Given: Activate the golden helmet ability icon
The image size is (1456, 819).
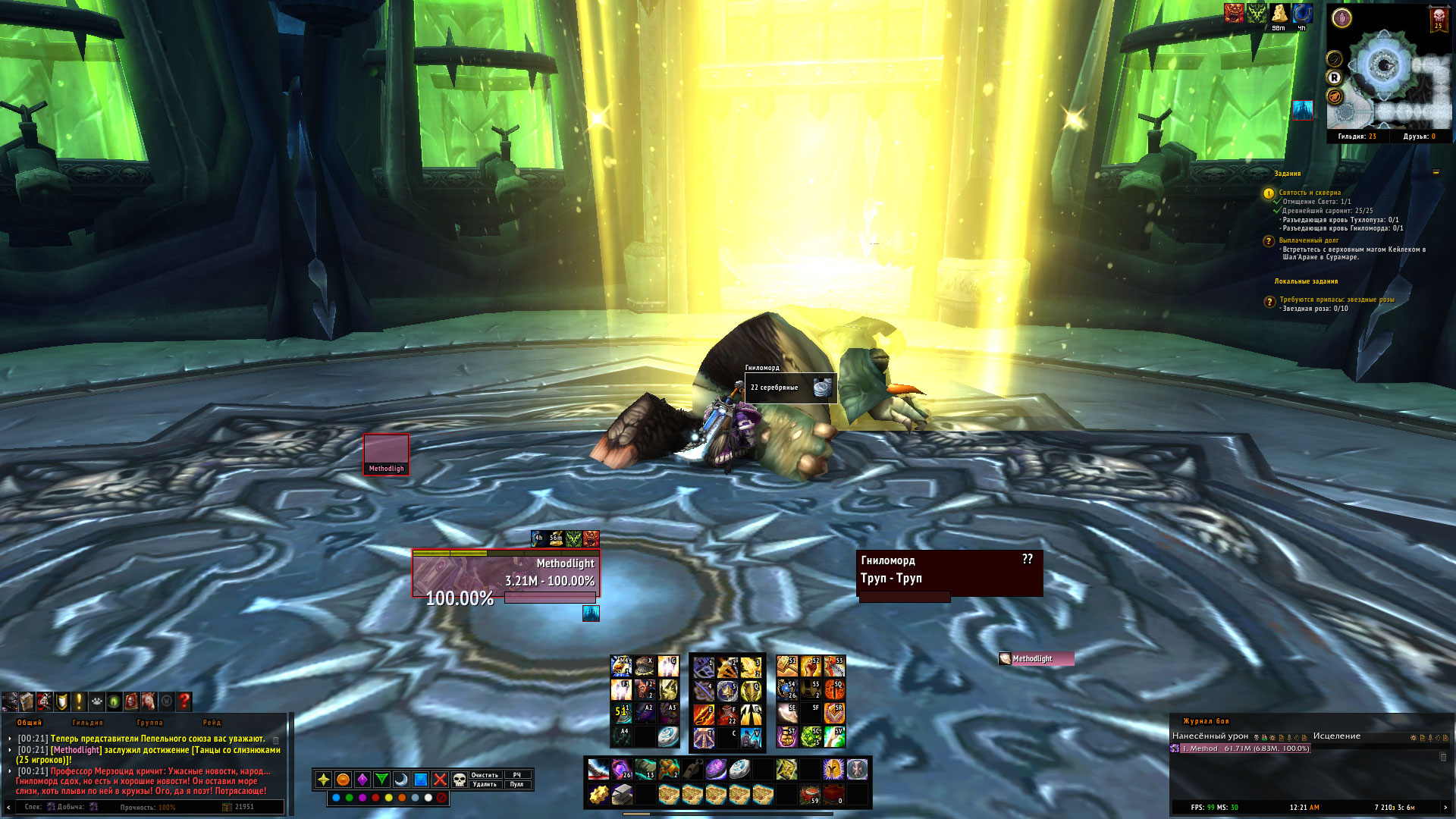Looking at the screenshot, I should tap(833, 770).
